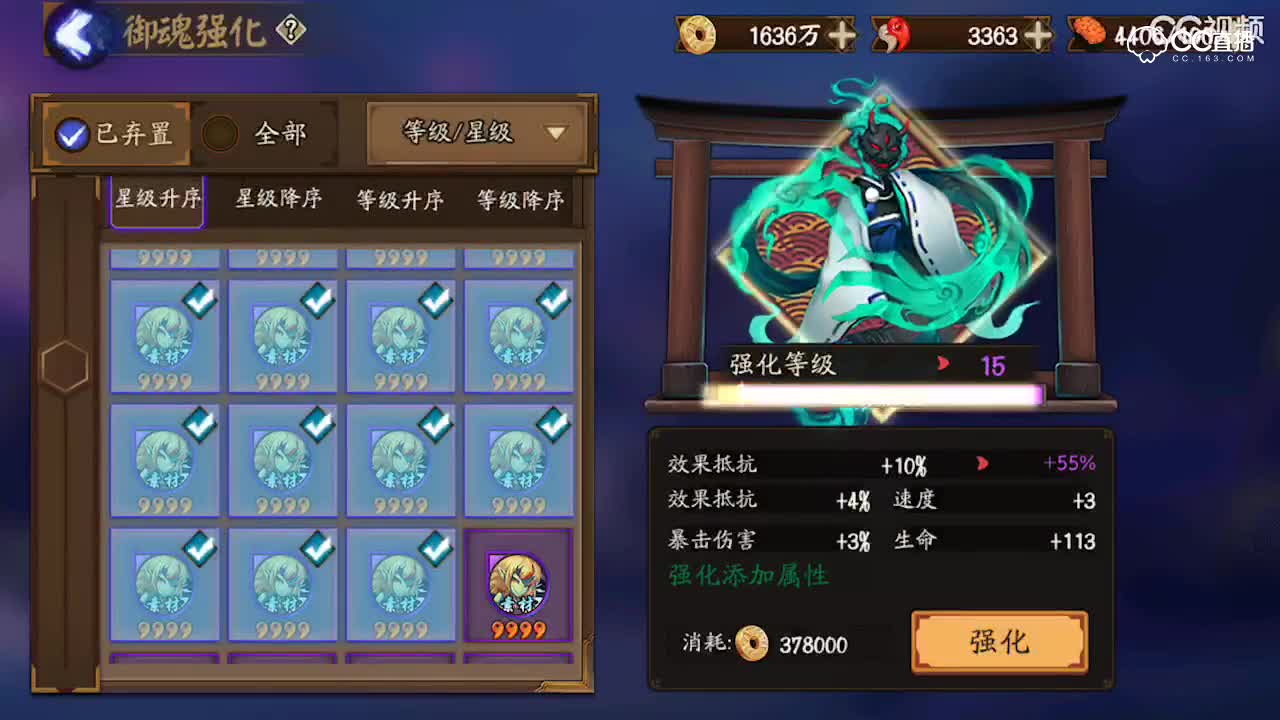Switch to 星级降序 sorting tab

point(277,200)
